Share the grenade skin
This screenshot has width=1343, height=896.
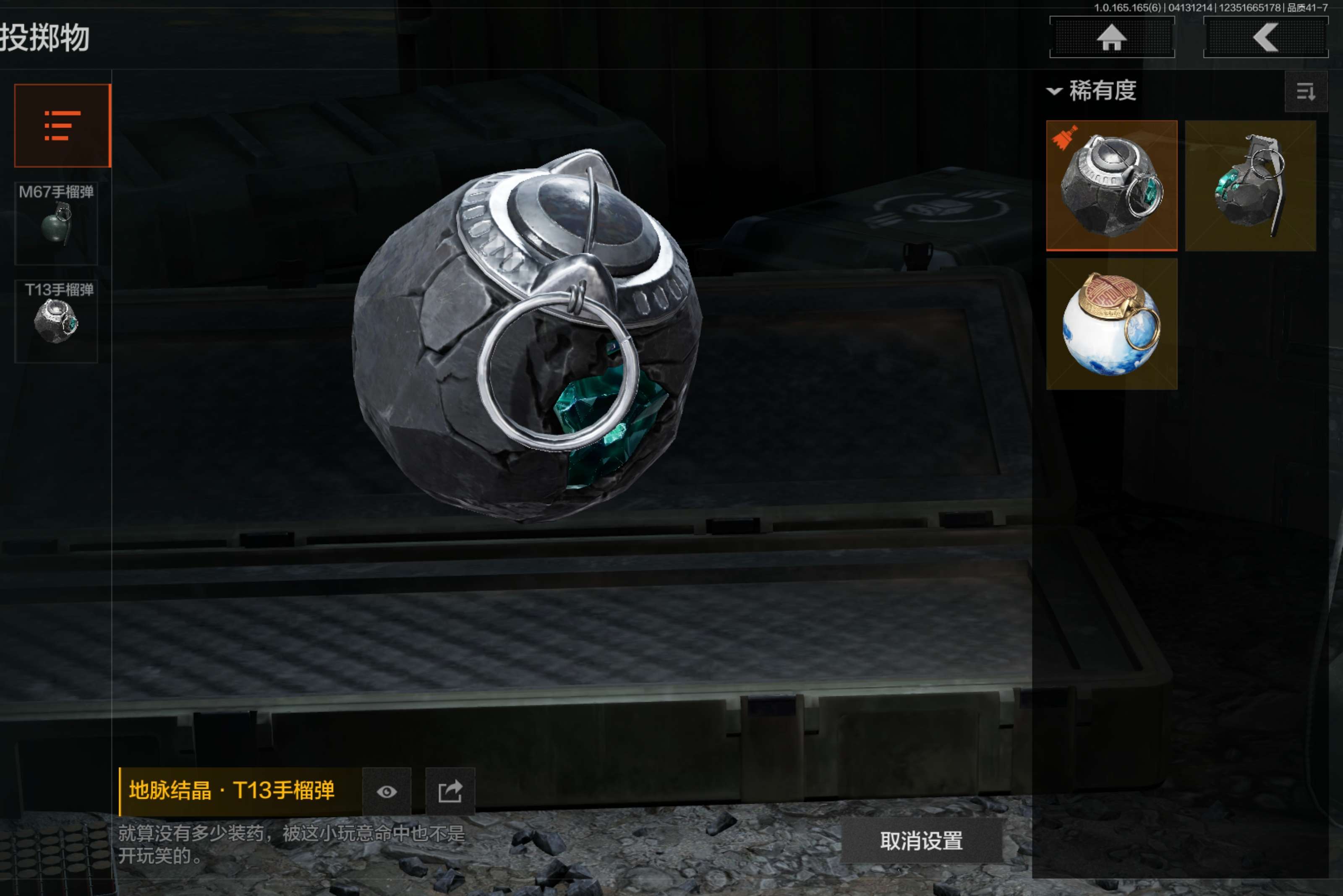click(450, 792)
